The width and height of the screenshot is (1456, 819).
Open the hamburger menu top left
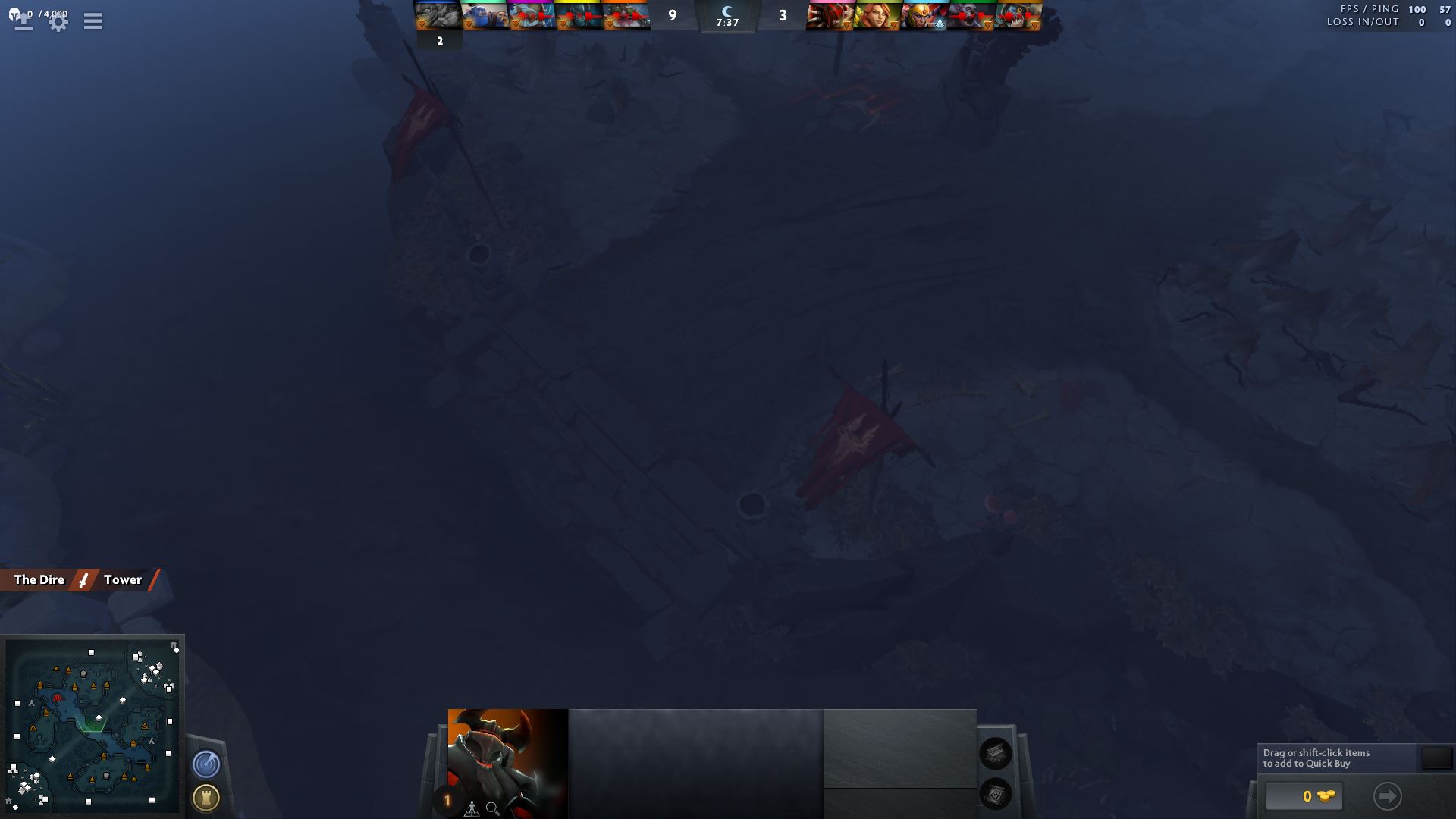(x=93, y=20)
